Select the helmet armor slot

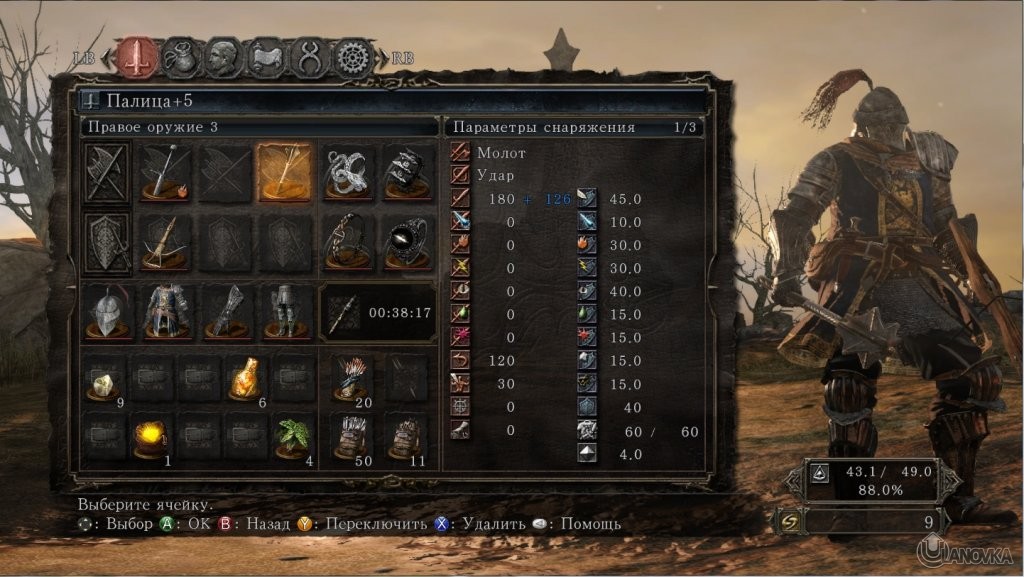[108, 312]
